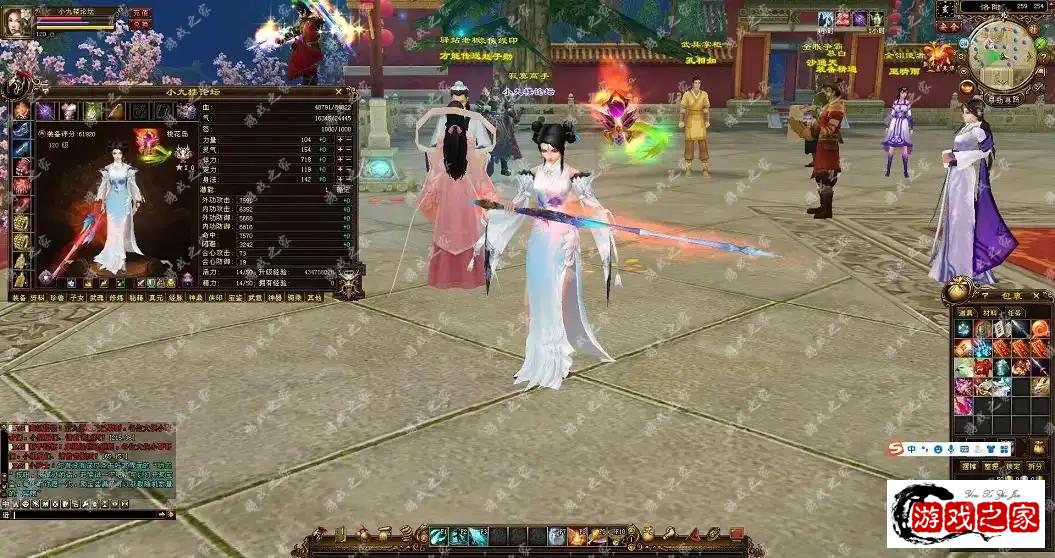The height and width of the screenshot is (558, 1055).
Task: Click the 拆分 split button in bag
Action: click(1035, 466)
